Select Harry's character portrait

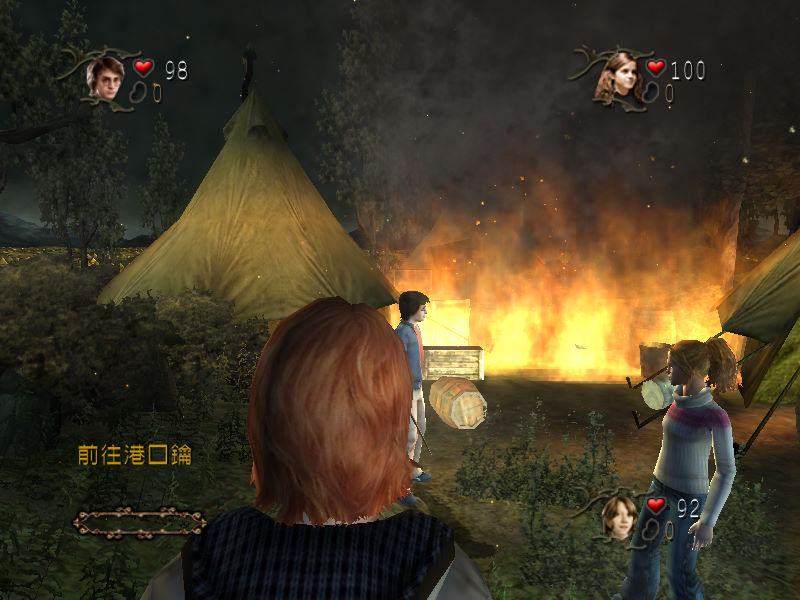tap(104, 76)
